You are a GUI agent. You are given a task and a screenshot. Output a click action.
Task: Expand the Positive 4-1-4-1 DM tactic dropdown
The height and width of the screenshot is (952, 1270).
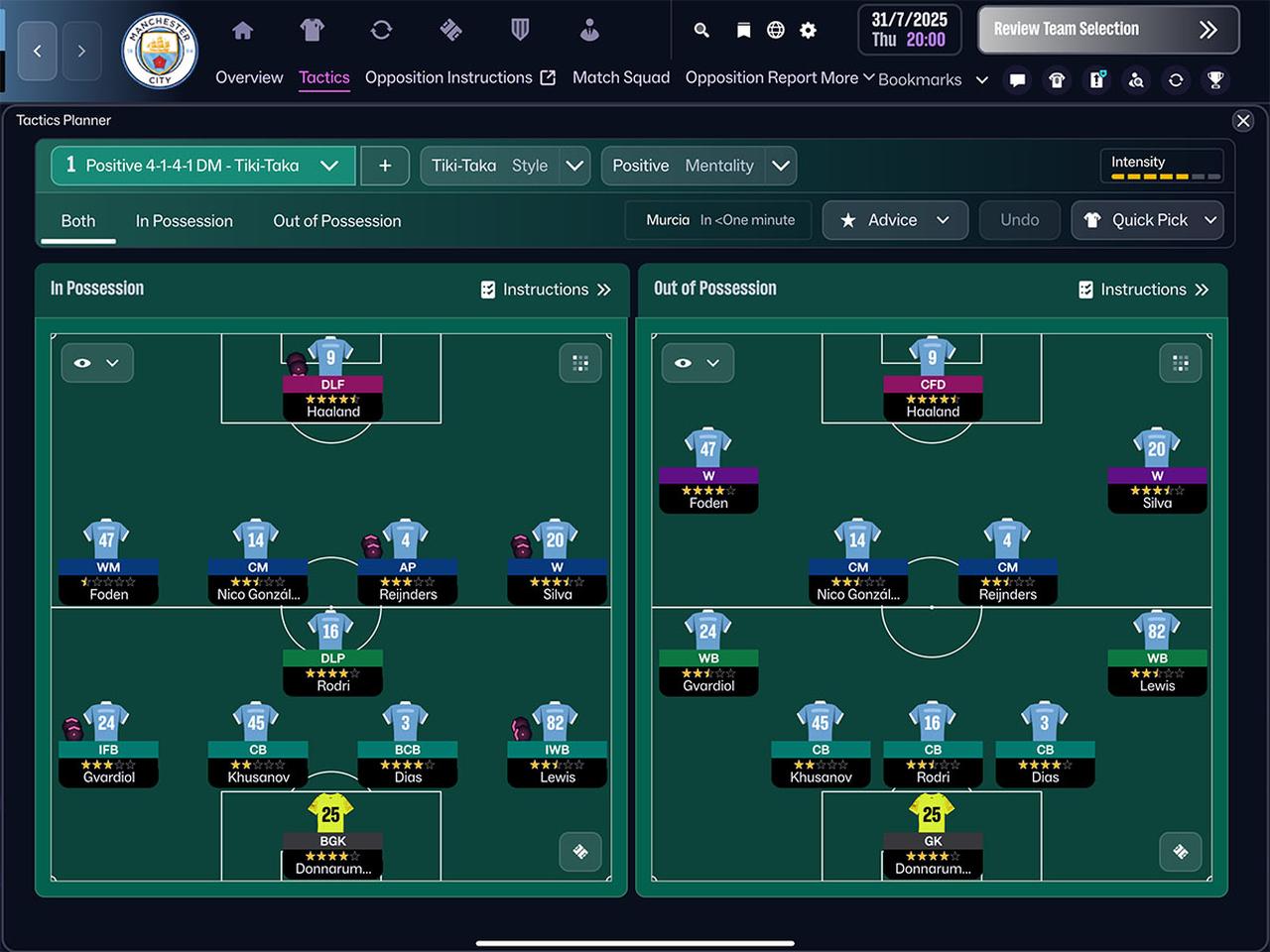coord(330,166)
